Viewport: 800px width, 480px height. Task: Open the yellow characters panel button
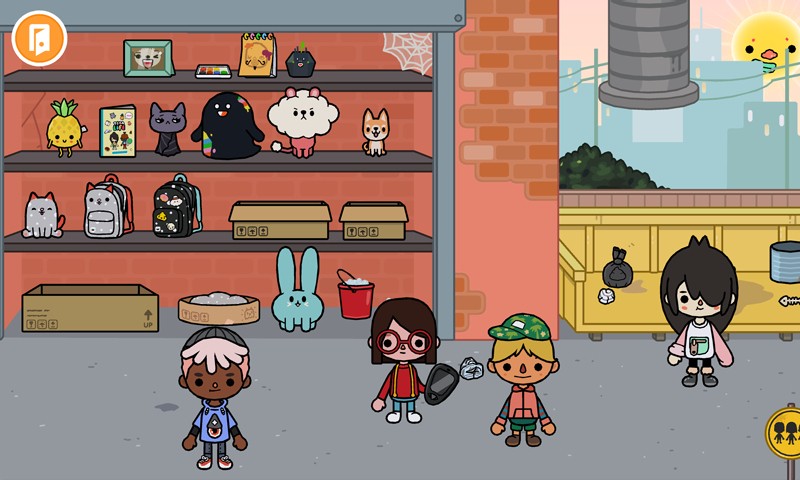(x=786, y=433)
